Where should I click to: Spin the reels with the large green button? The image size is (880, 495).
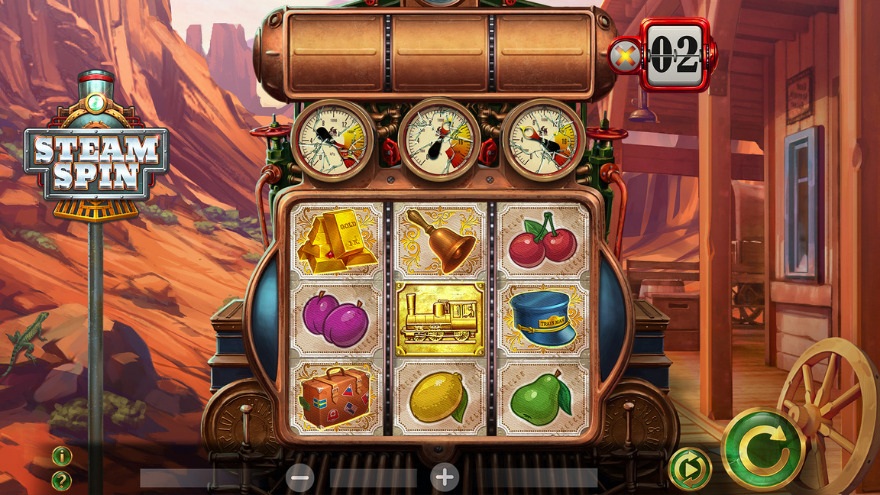pyautogui.click(x=763, y=448)
